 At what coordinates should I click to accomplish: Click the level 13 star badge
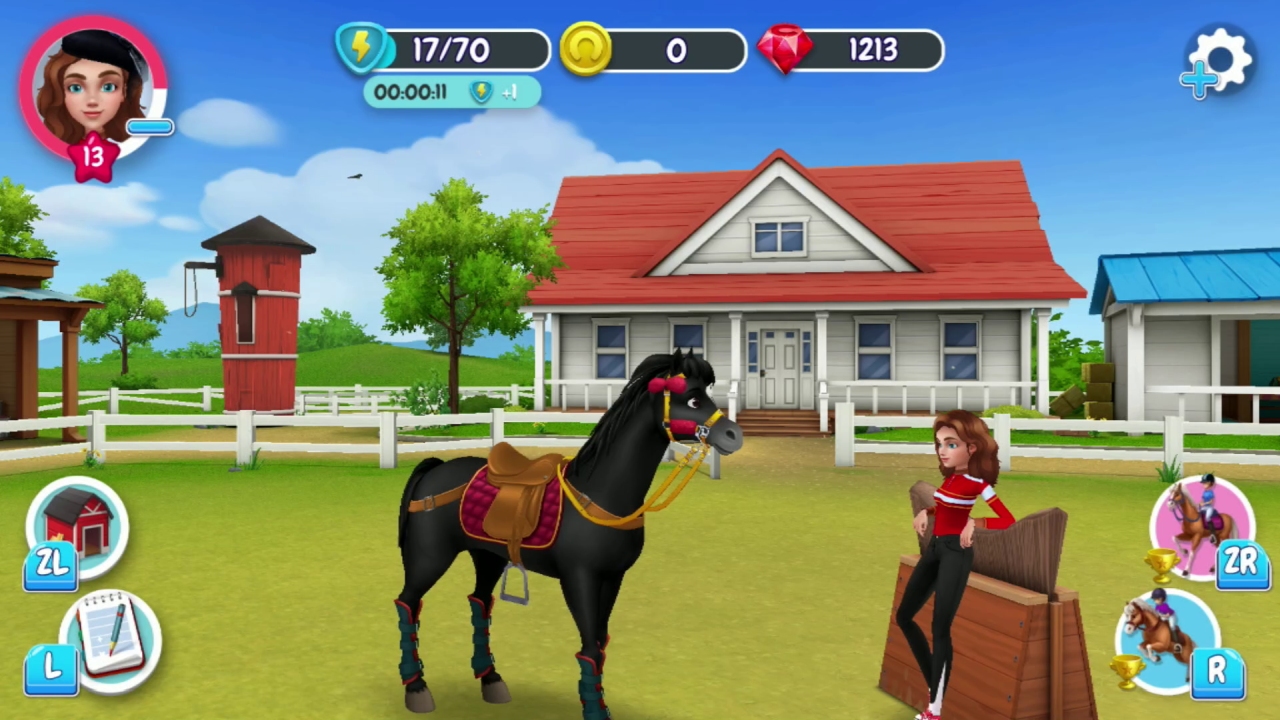point(94,155)
